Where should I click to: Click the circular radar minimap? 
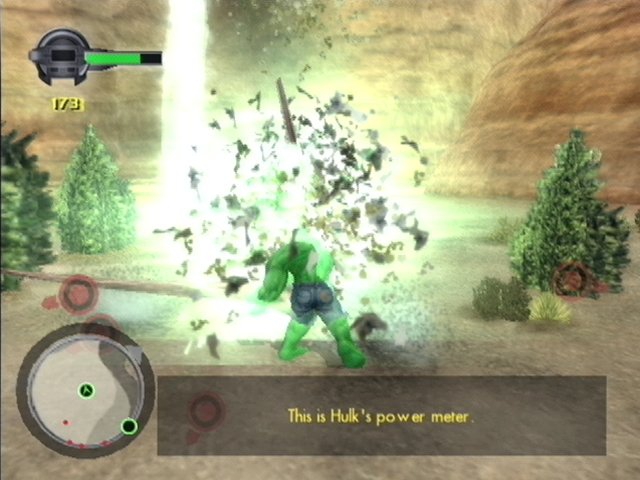86,388
